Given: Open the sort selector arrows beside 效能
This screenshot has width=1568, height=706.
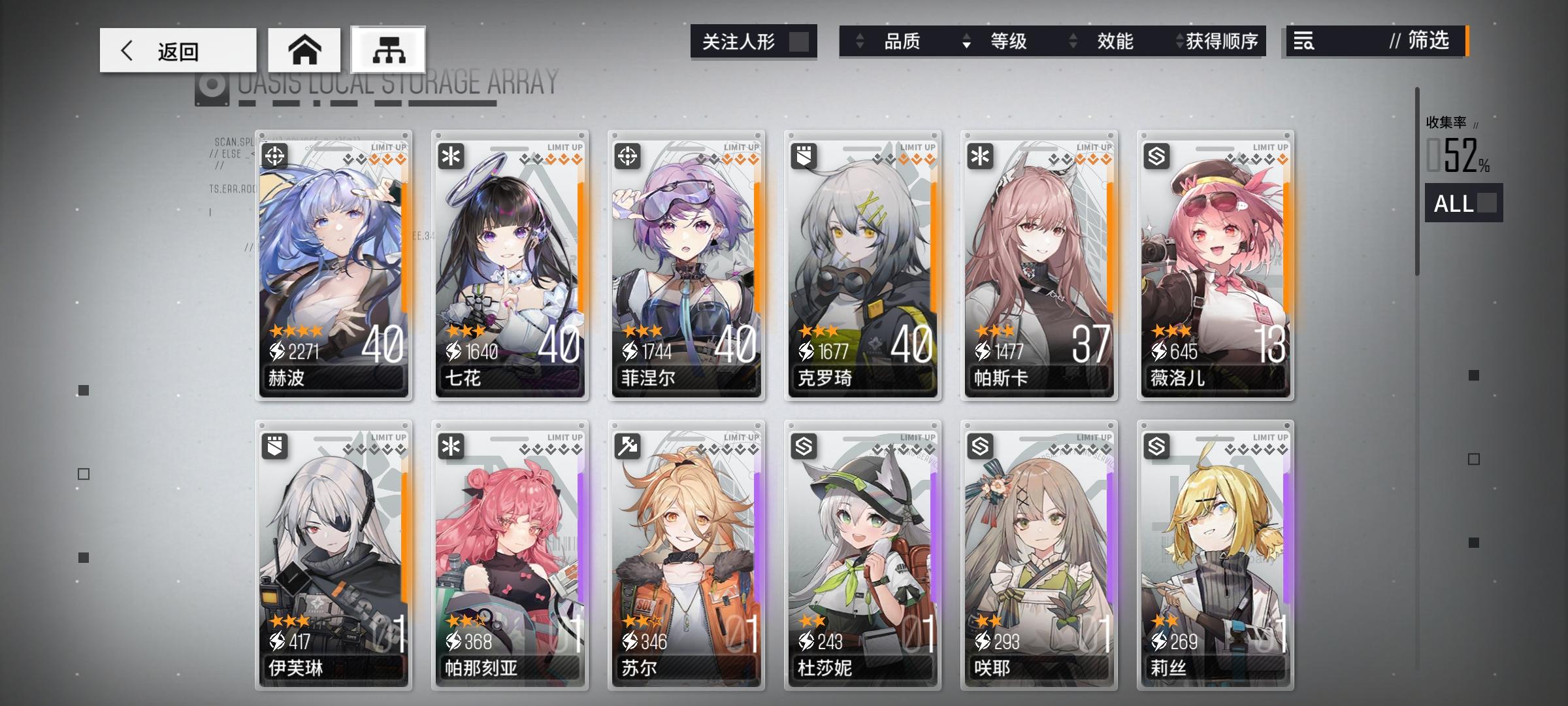Looking at the screenshot, I should pos(1071,42).
